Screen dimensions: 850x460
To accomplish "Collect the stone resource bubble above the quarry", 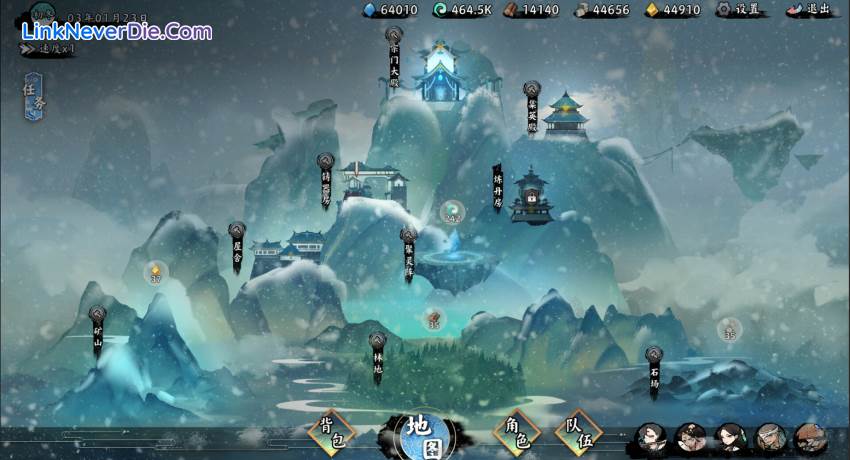I will point(728,328).
